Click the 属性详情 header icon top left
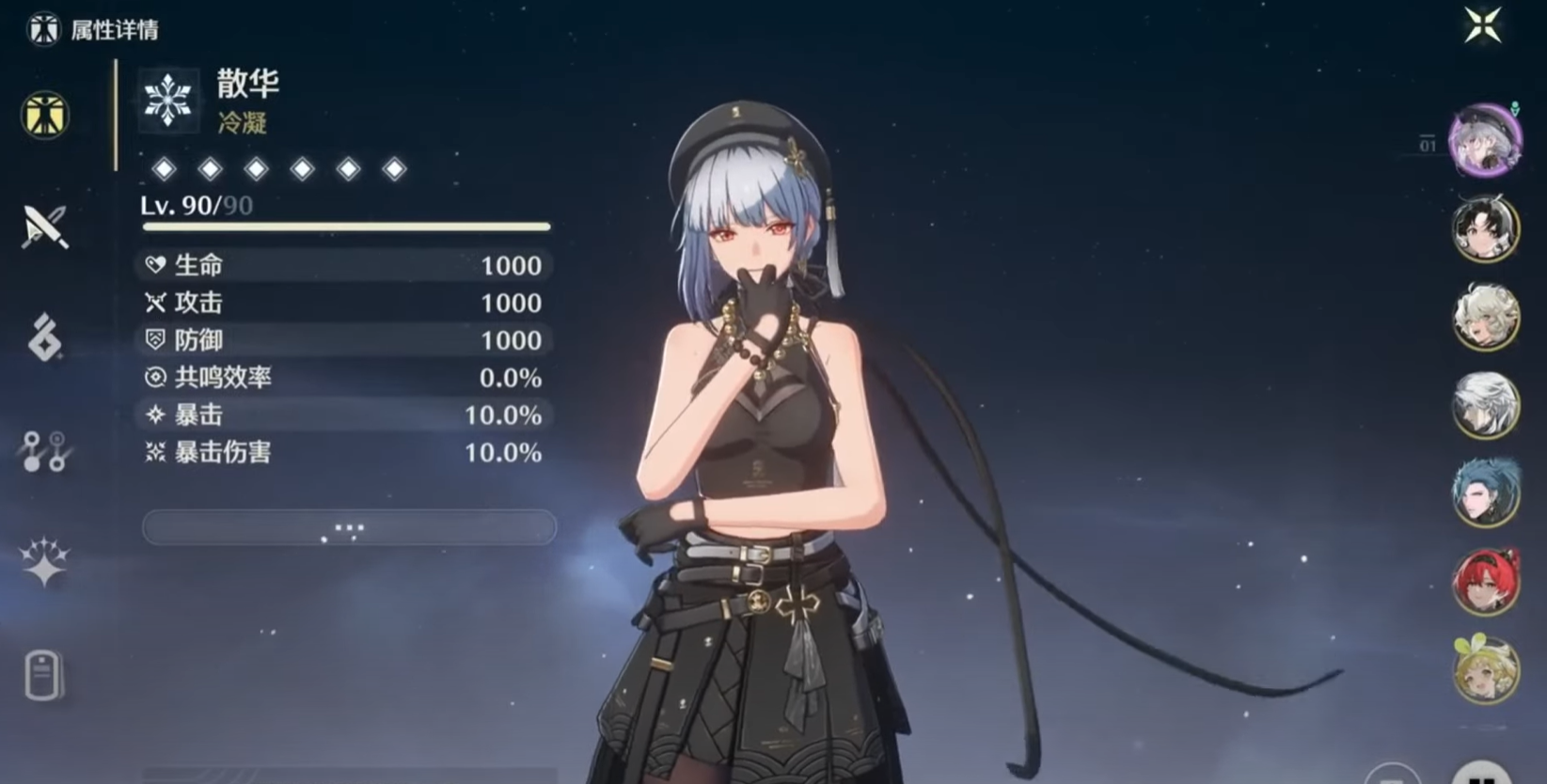 click(x=42, y=28)
